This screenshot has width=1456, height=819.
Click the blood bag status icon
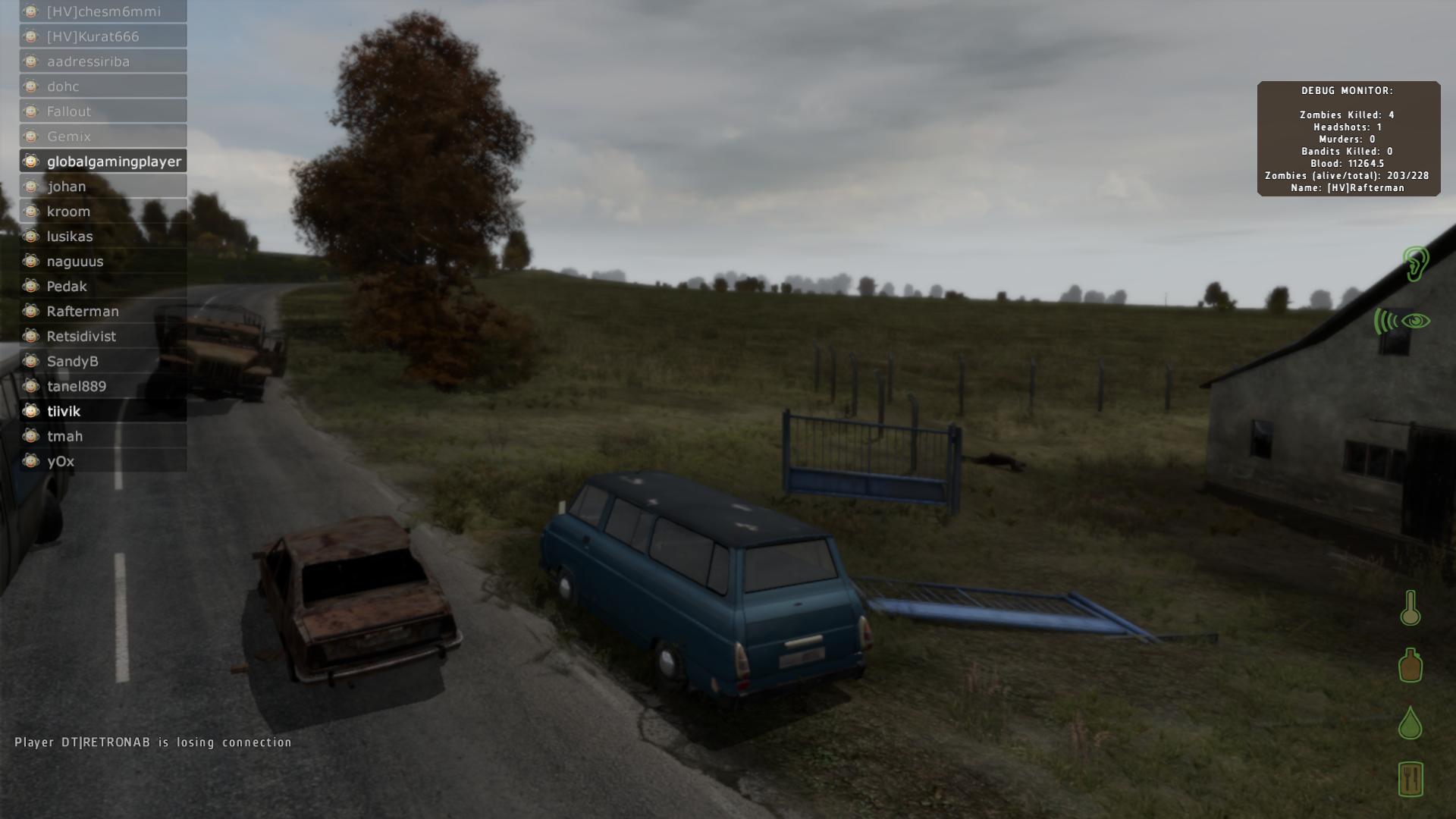[x=1410, y=665]
